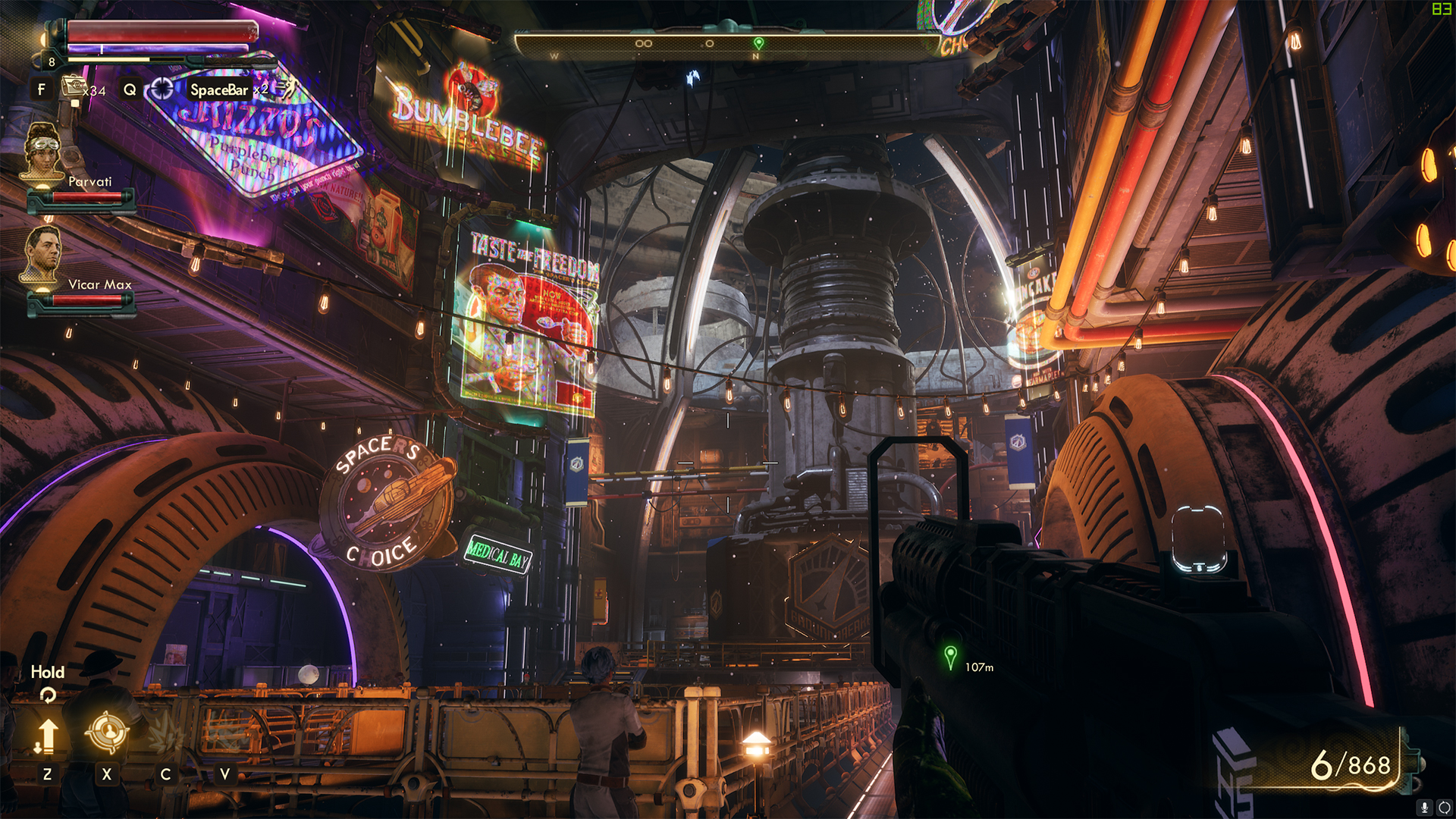Click the green 107m objective waypoint marker
Viewport: 1456px width, 819px height.
tap(950, 656)
